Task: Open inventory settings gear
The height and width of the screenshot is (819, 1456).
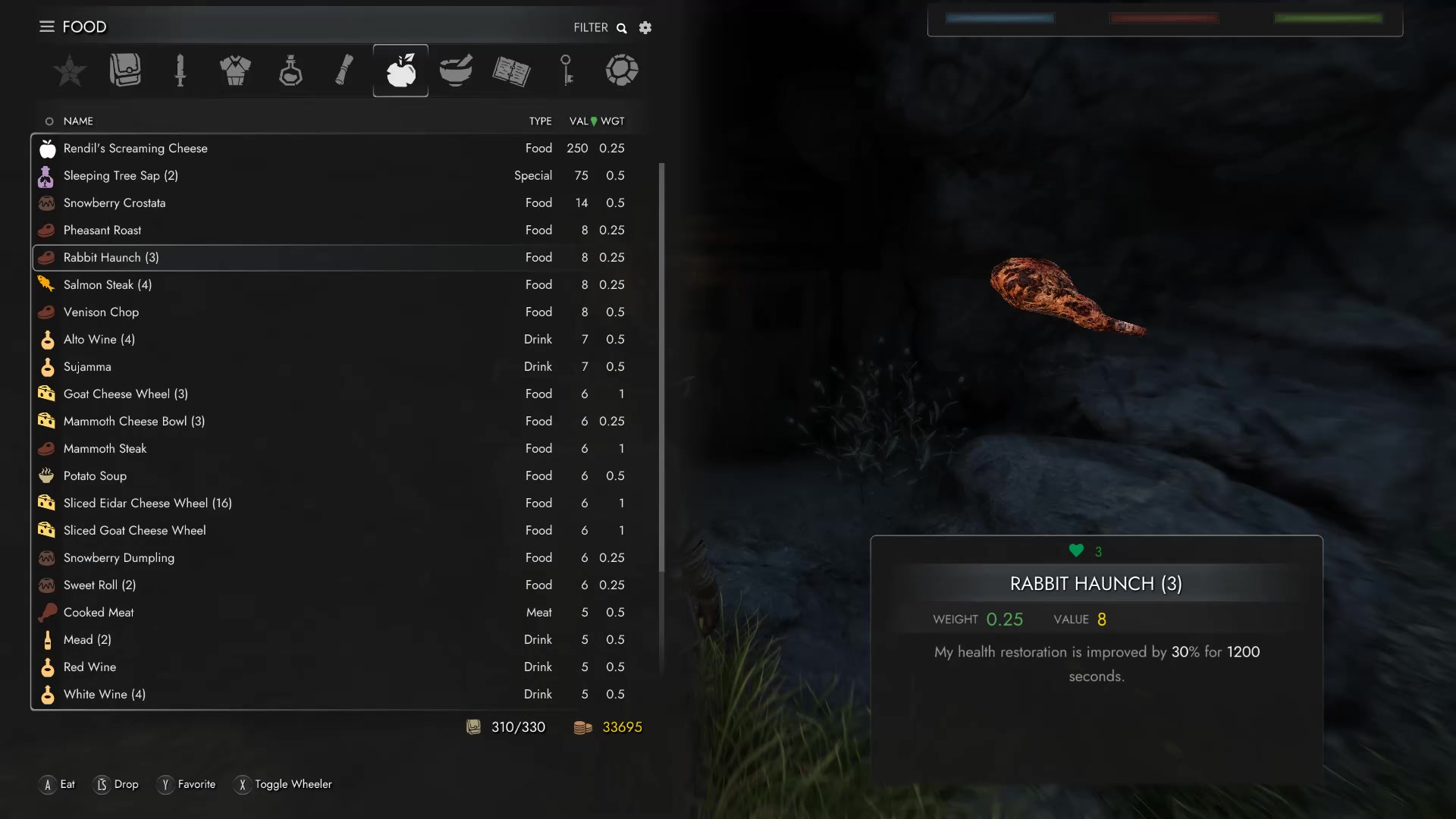Action: [645, 28]
